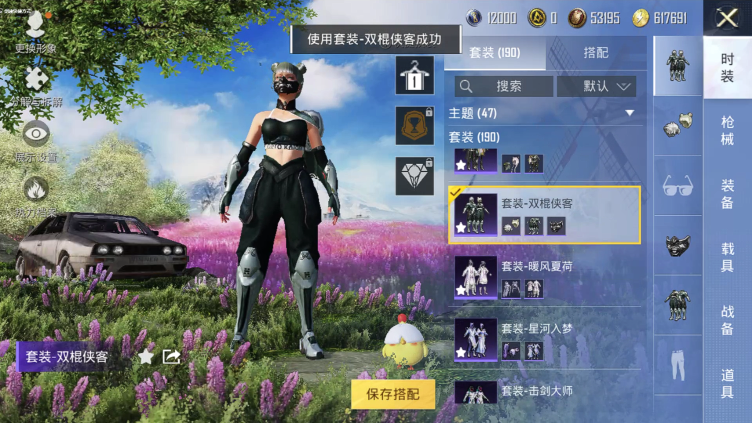Open the 载具 category tab
Screen dimensions: 752x423
point(727,255)
